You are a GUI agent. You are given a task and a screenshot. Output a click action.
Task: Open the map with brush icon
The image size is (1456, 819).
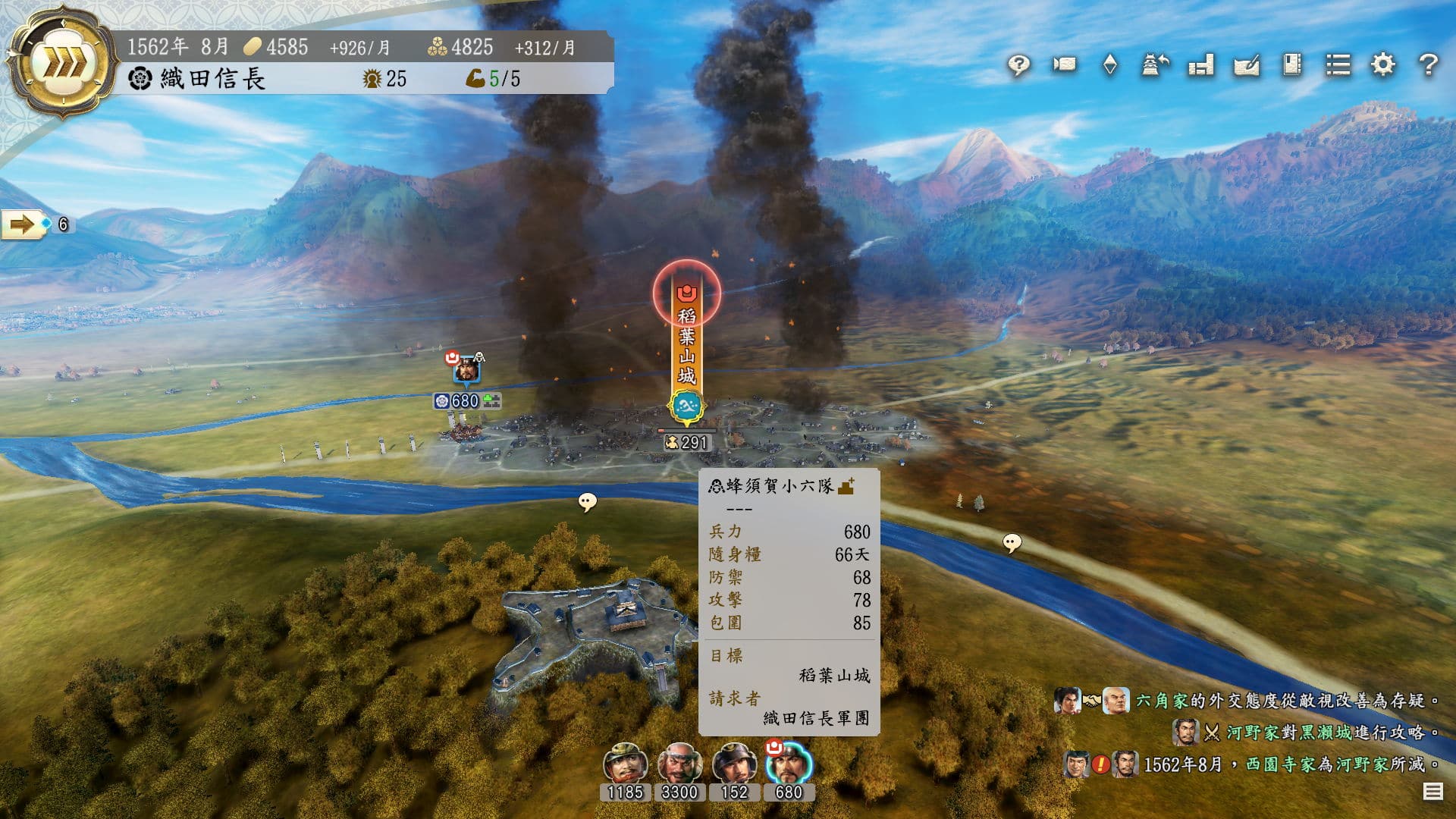[x=1247, y=65]
